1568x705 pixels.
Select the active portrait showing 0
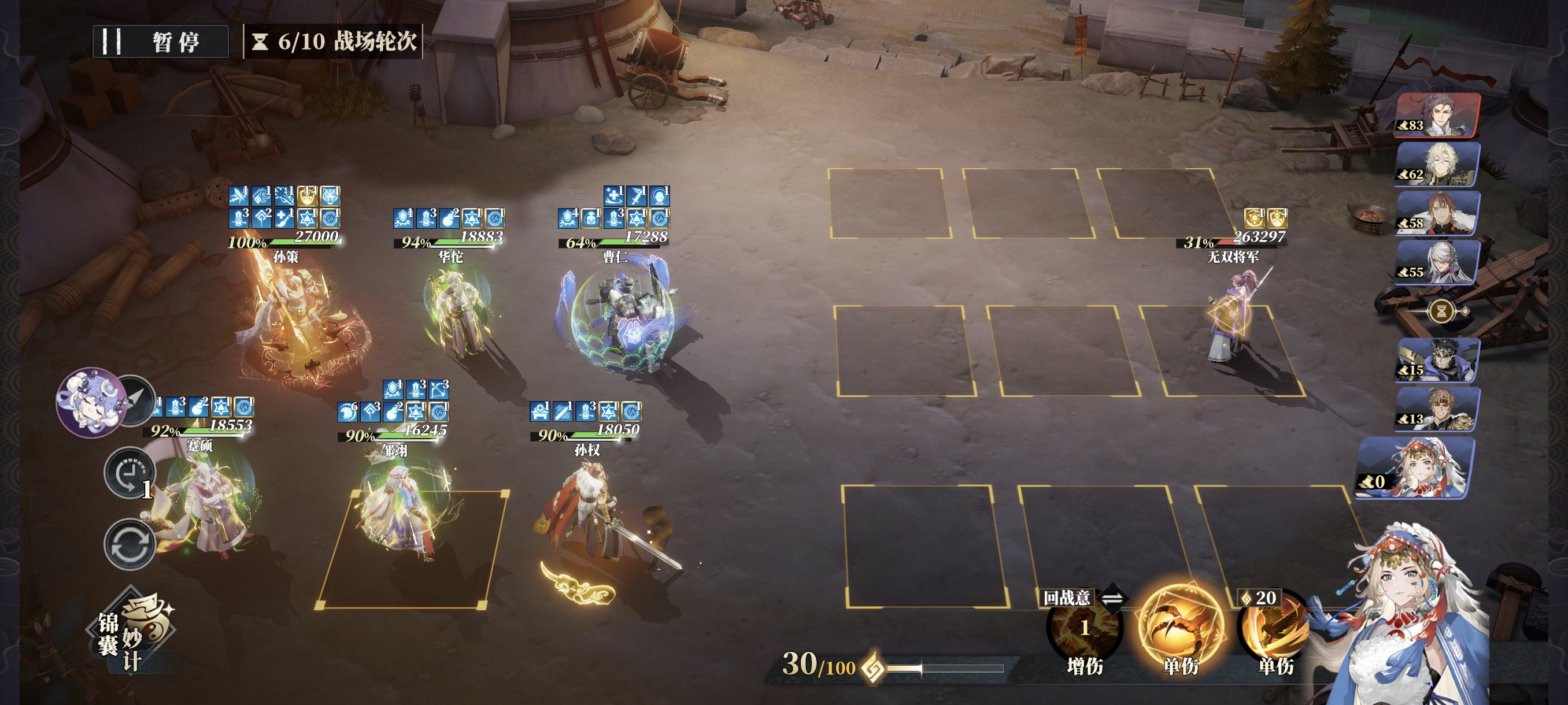(1418, 467)
